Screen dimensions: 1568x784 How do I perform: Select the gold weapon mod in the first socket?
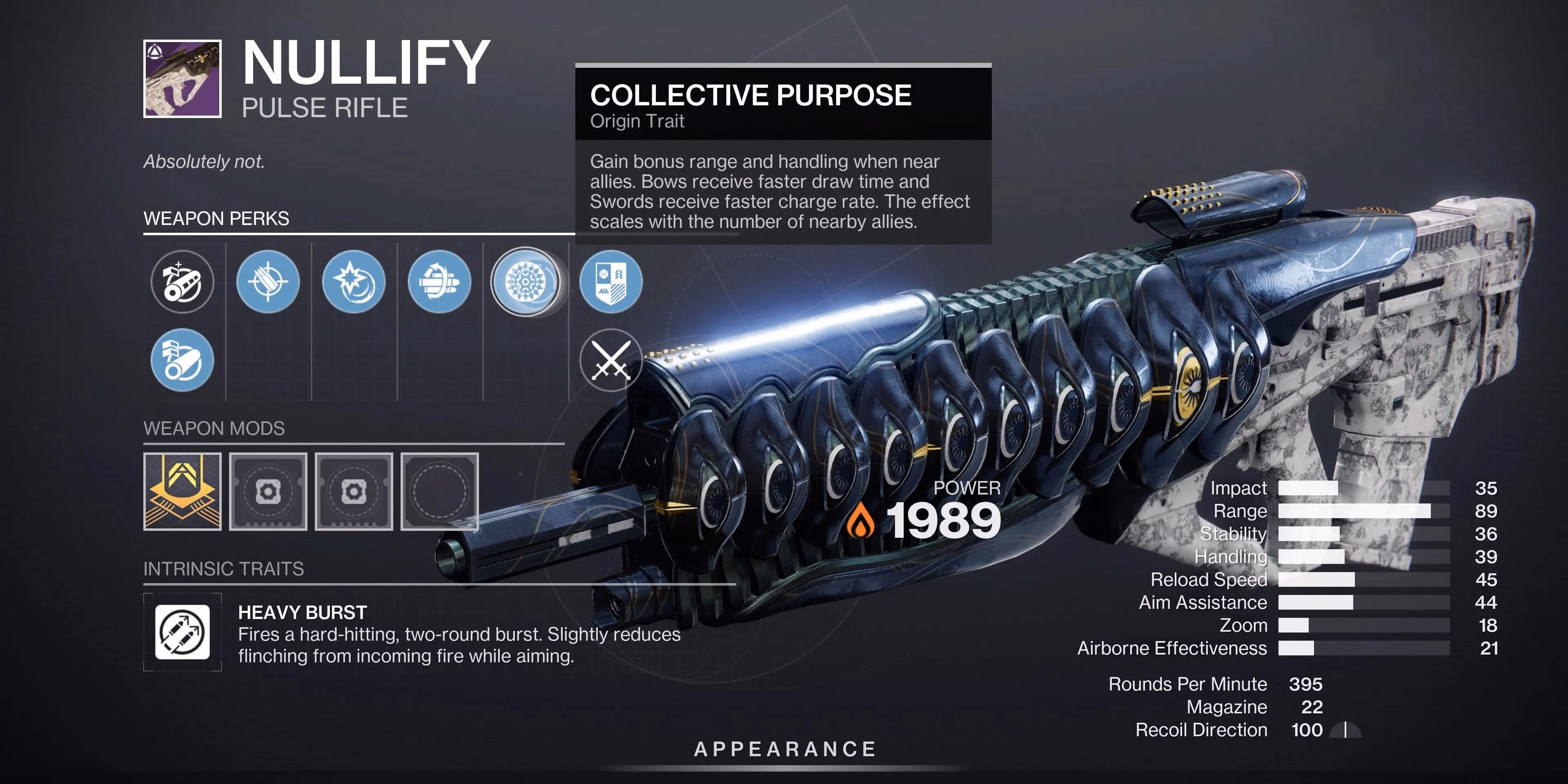click(182, 491)
